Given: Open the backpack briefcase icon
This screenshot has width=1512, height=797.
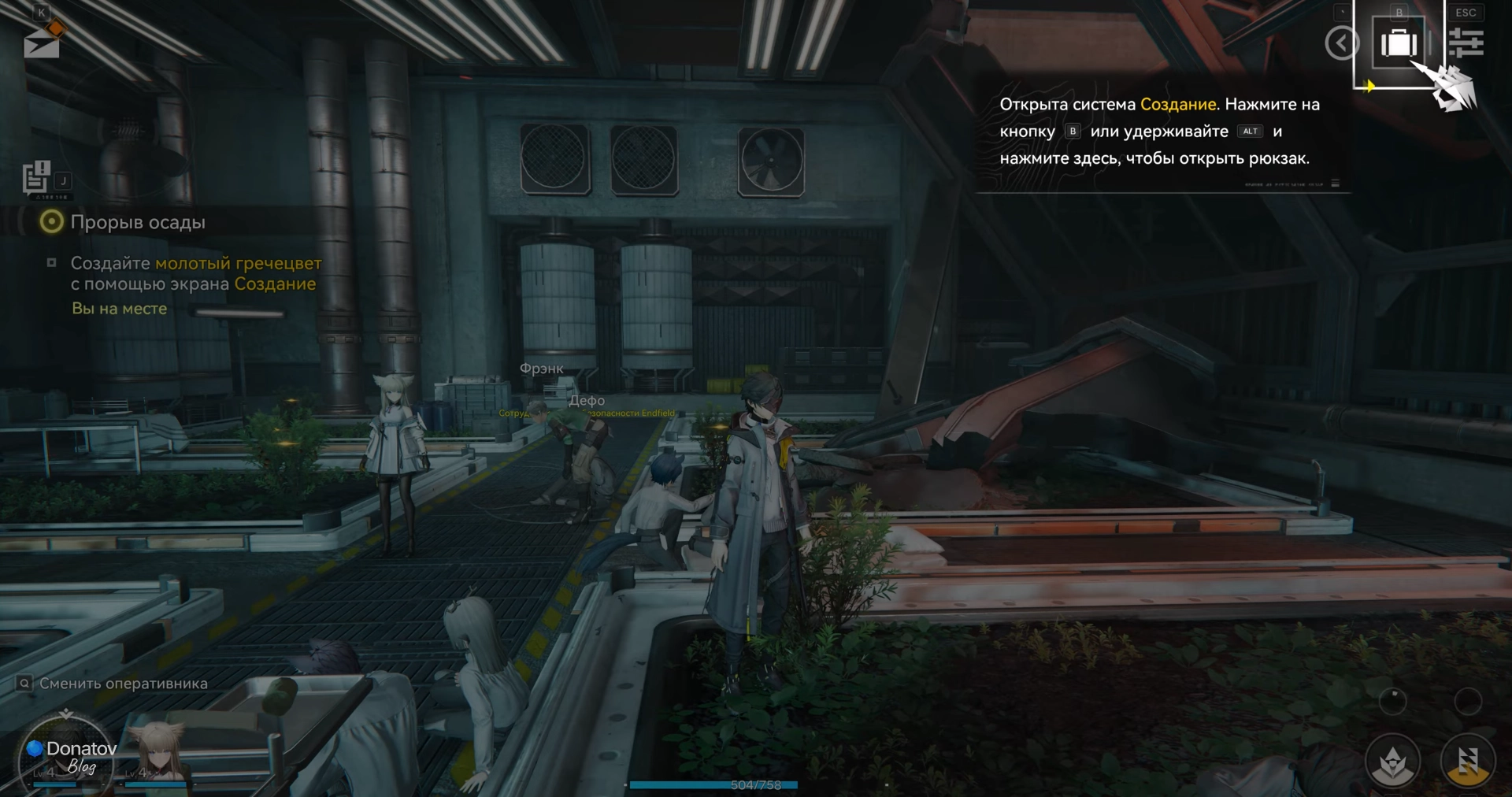Looking at the screenshot, I should (x=1399, y=43).
